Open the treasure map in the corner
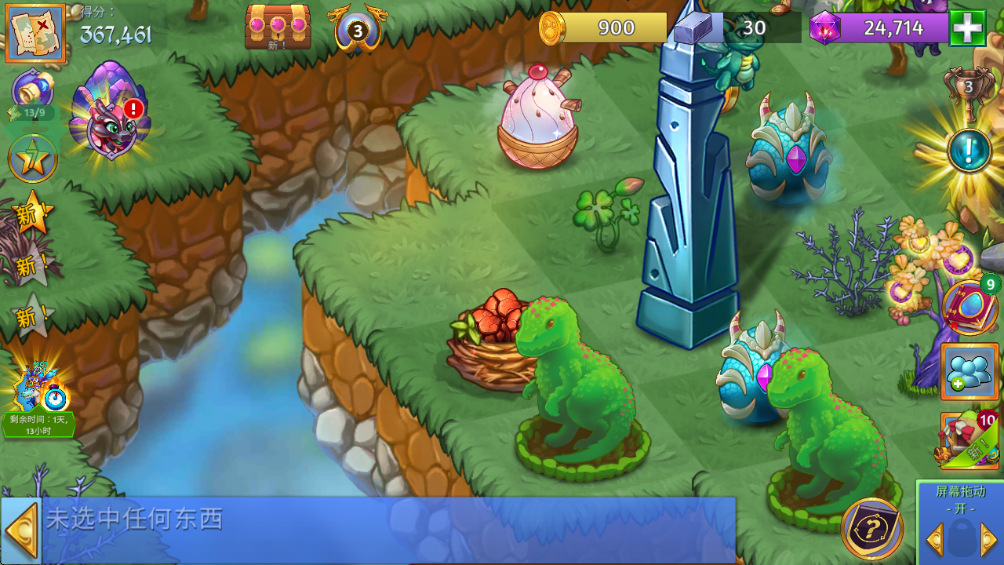1004x565 pixels. pyautogui.click(x=36, y=32)
